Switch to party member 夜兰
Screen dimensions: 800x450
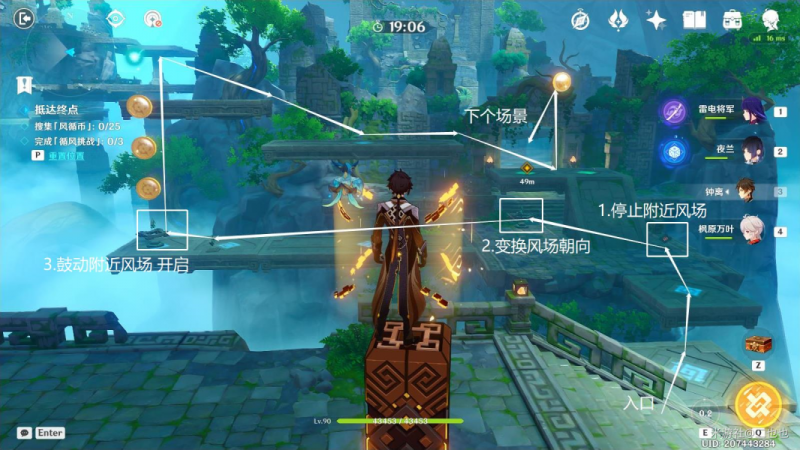(751, 149)
